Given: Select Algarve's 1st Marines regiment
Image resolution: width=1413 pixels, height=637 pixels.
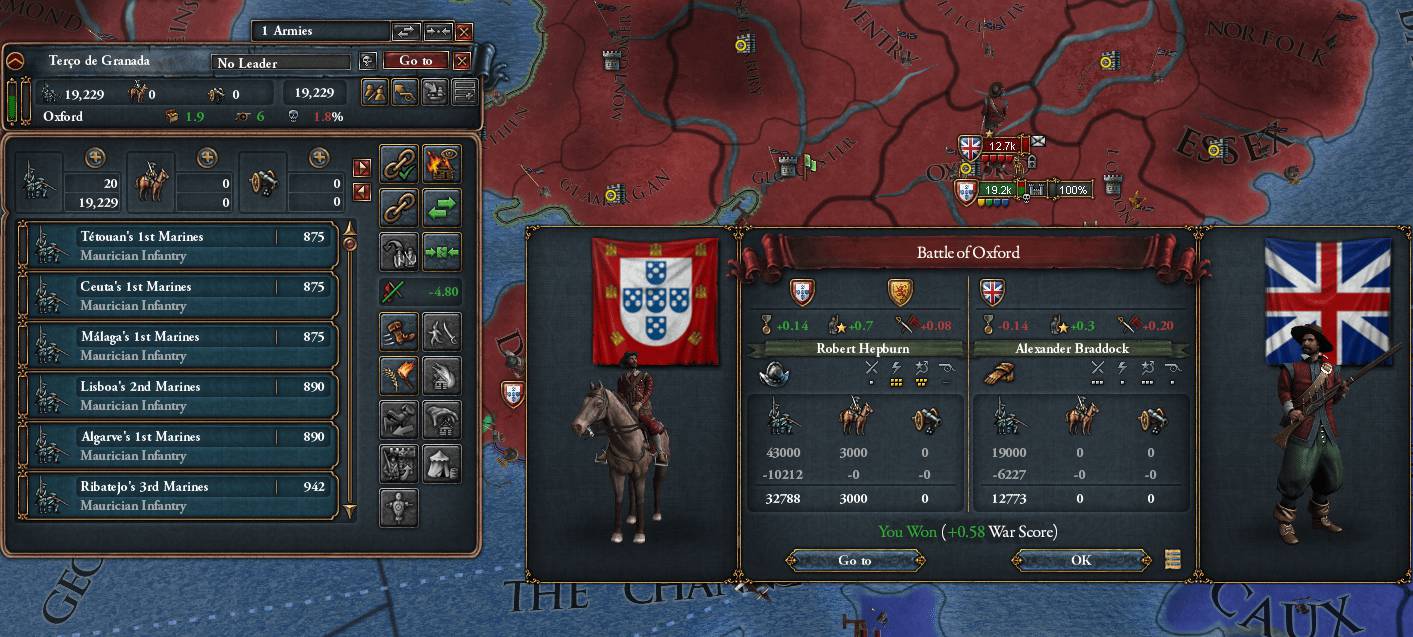Looking at the screenshot, I should coord(178,445).
